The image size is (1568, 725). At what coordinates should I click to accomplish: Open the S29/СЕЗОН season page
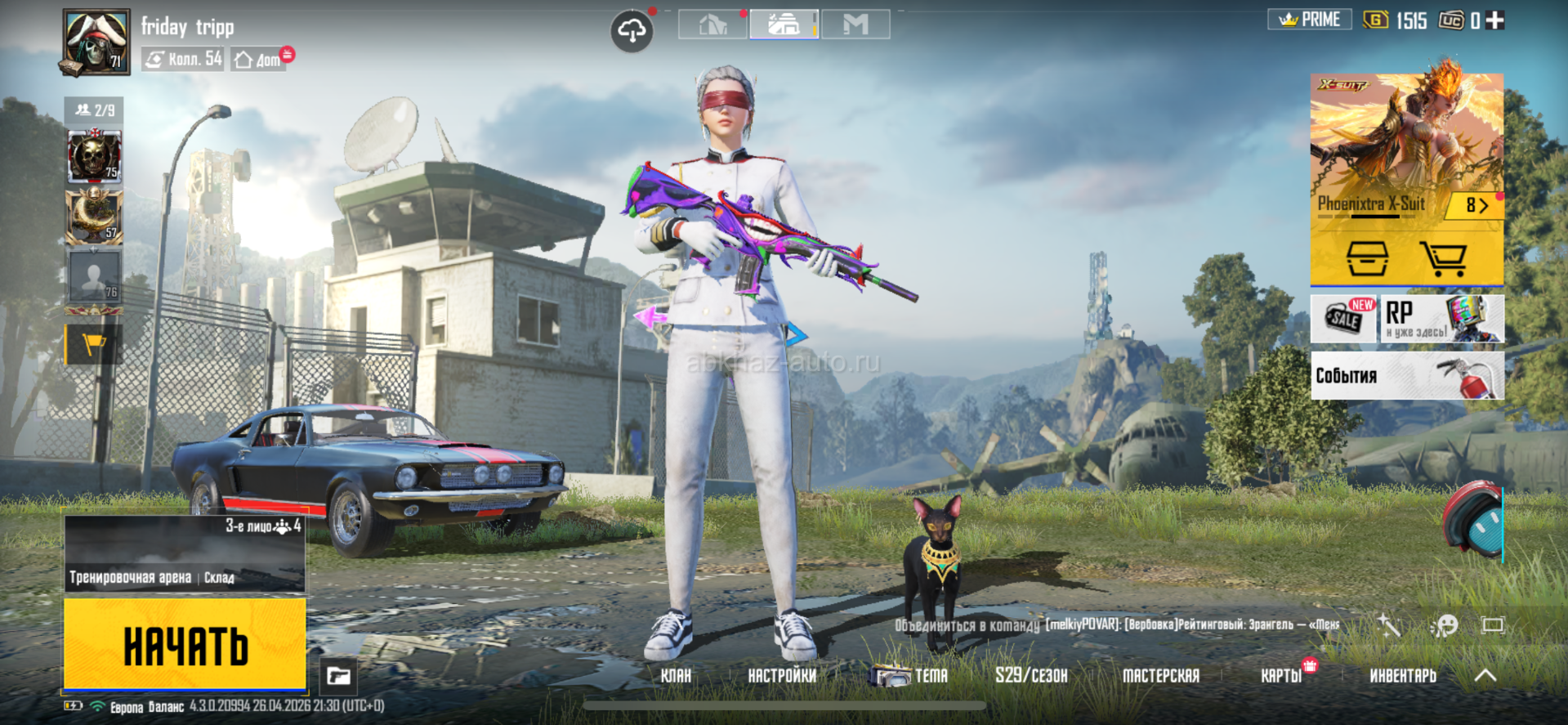click(1031, 676)
